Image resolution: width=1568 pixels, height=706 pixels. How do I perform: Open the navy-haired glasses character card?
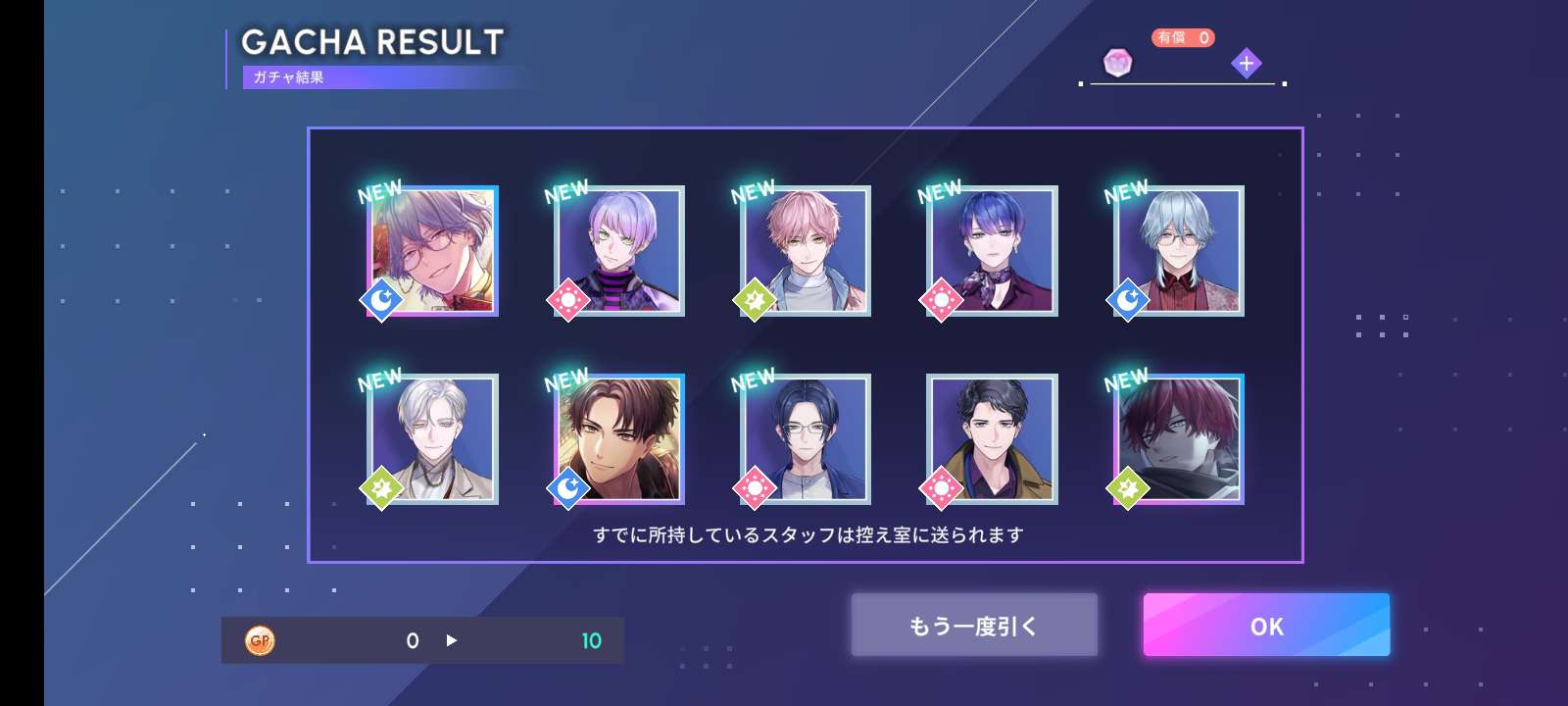pyautogui.click(x=806, y=439)
